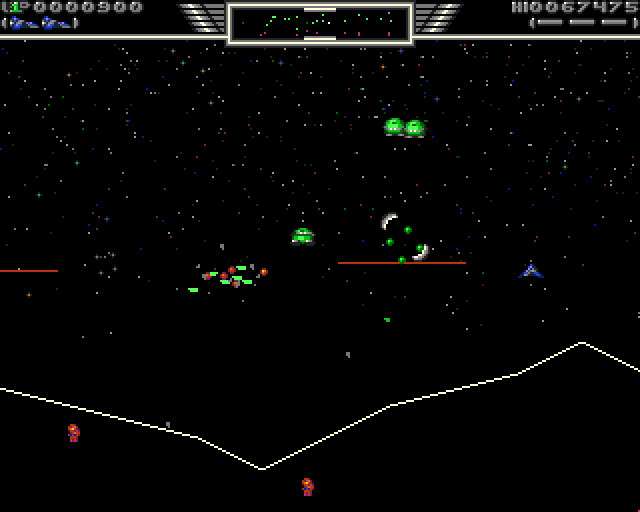Click the smart bomb stock indicator
Screen dimensions: 640x512
[x=583, y=23]
